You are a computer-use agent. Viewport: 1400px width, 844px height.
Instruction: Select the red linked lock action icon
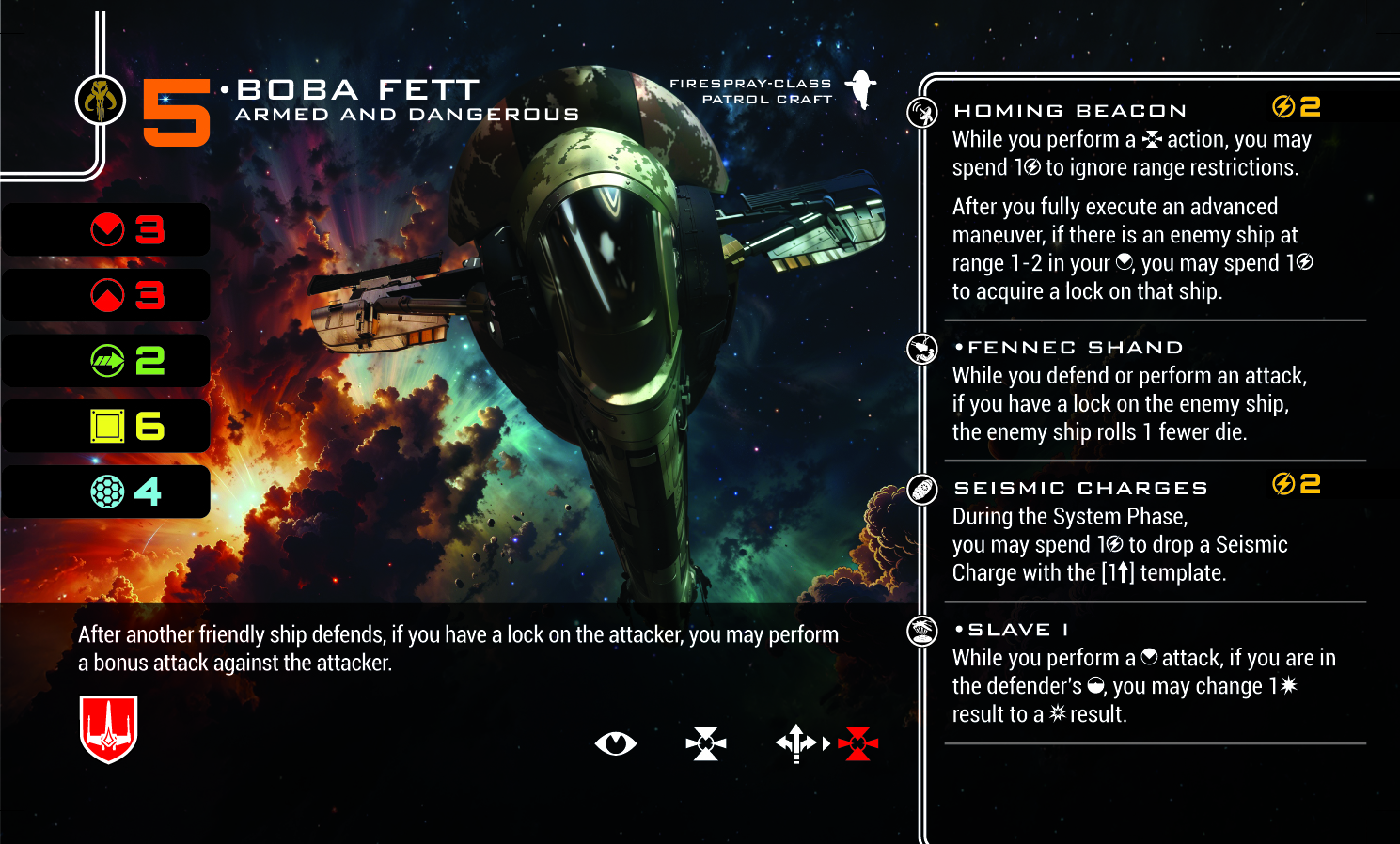[x=857, y=743]
